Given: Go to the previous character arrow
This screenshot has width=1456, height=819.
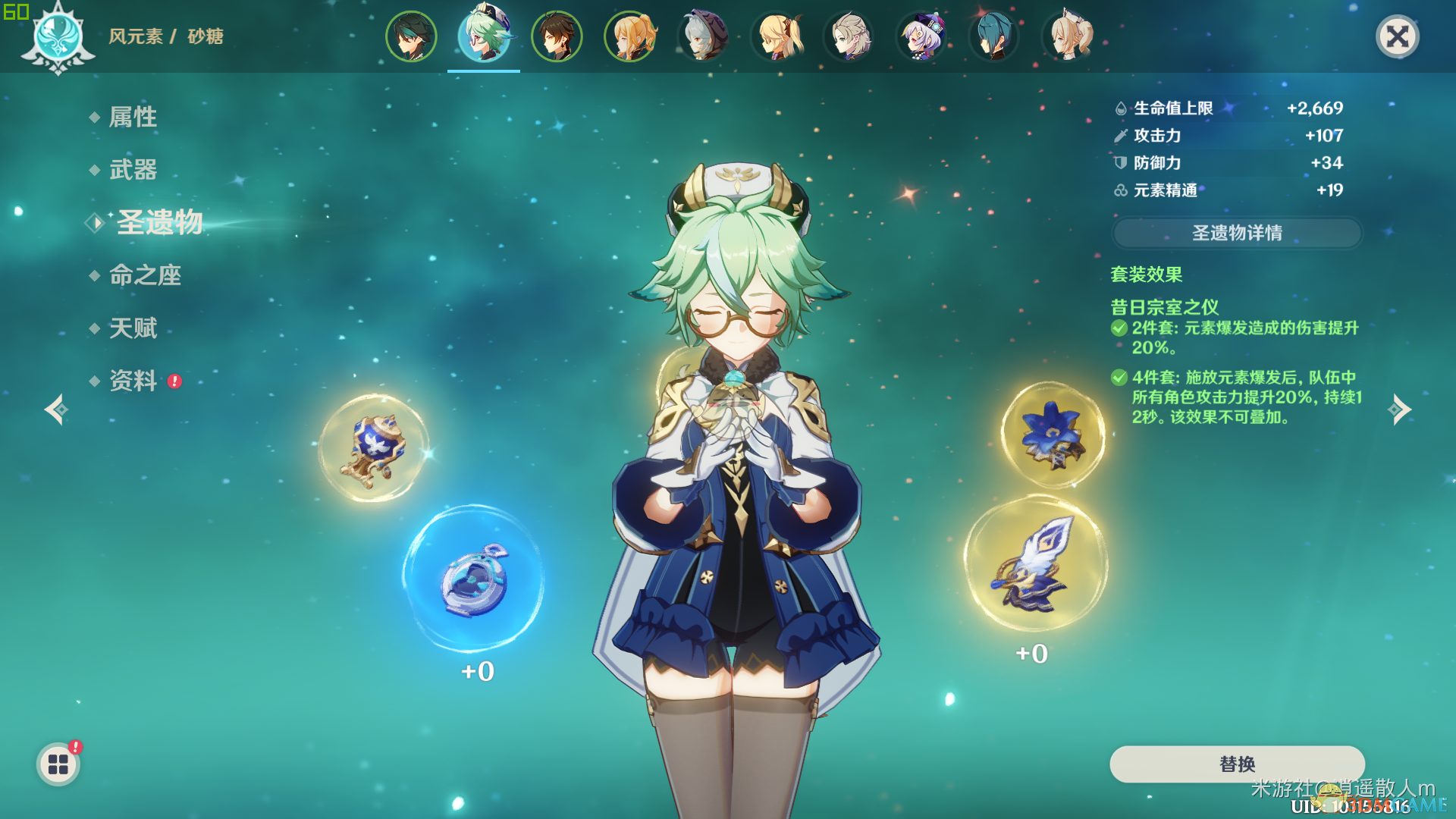Looking at the screenshot, I should tap(56, 409).
